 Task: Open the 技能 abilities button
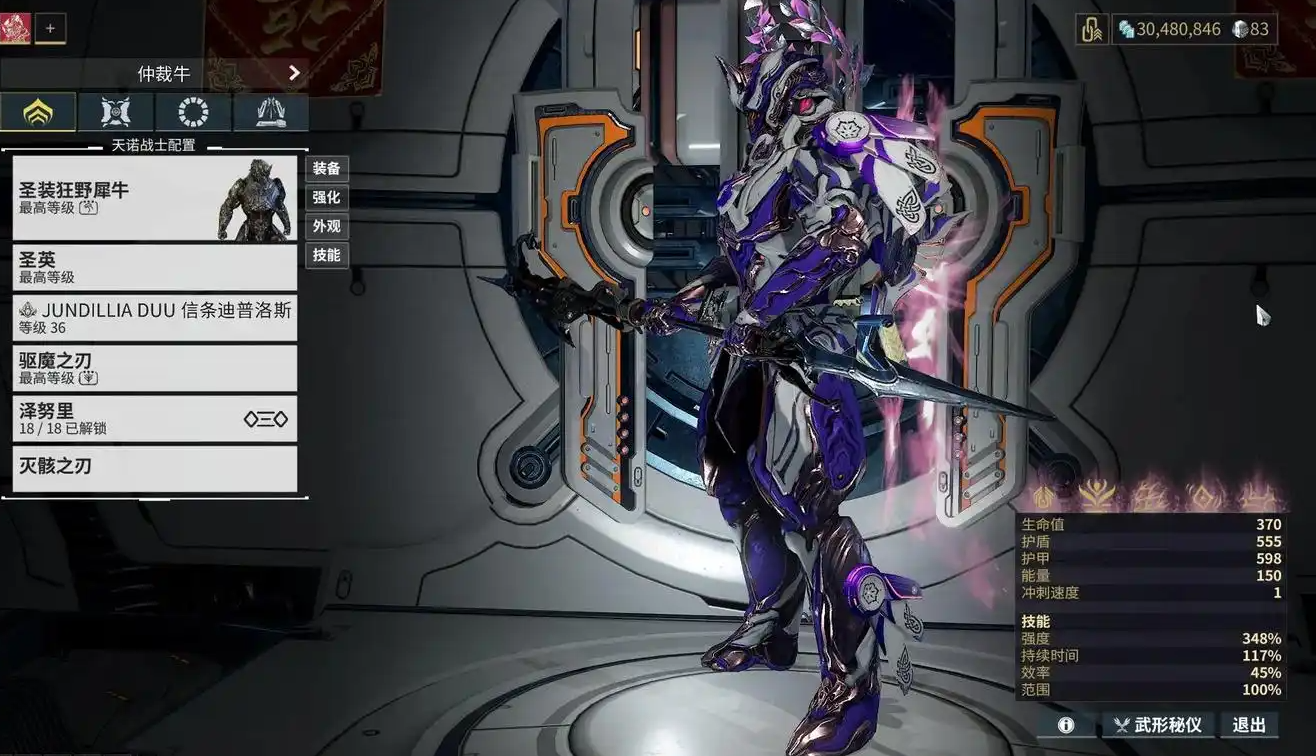326,255
